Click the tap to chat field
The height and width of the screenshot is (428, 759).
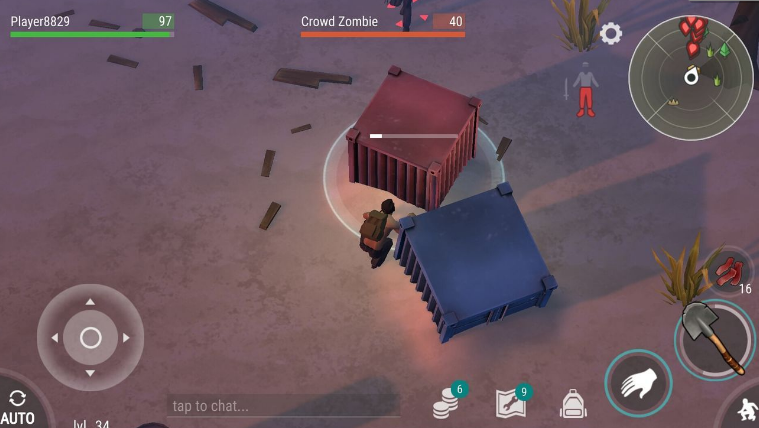[x=282, y=406]
